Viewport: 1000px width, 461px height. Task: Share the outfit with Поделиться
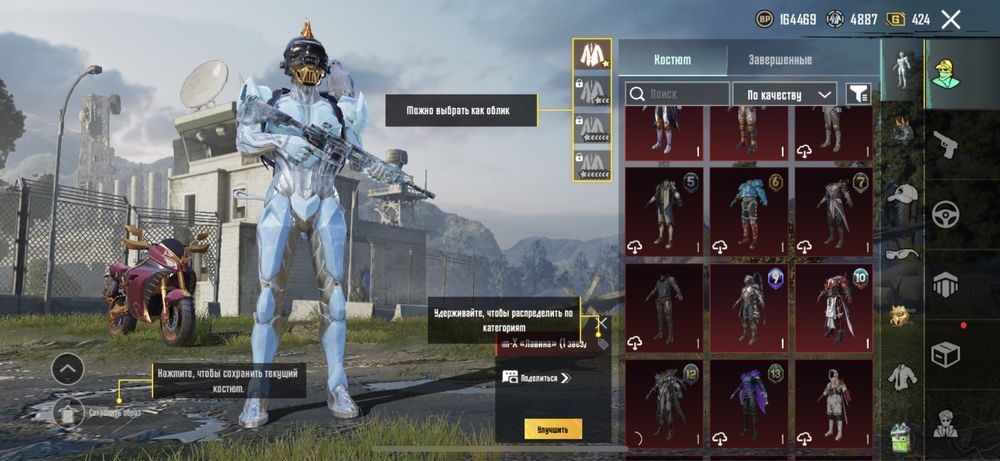tap(536, 378)
